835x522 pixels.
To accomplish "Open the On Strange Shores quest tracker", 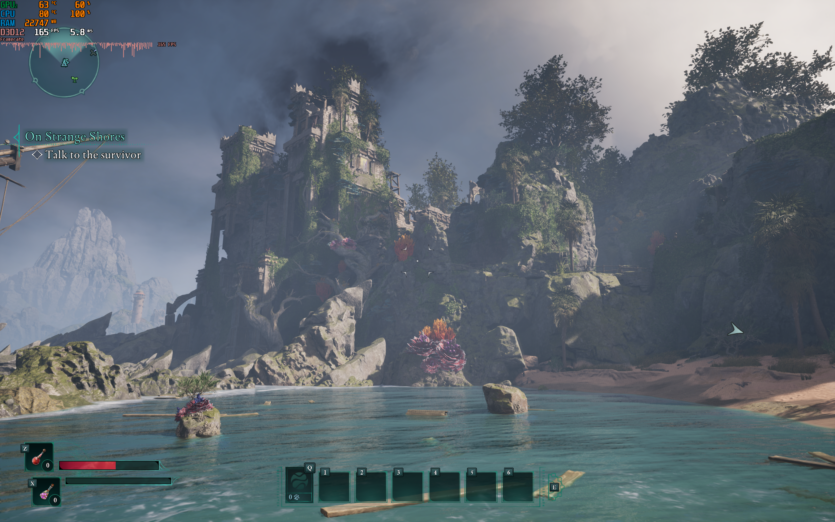I will point(75,136).
